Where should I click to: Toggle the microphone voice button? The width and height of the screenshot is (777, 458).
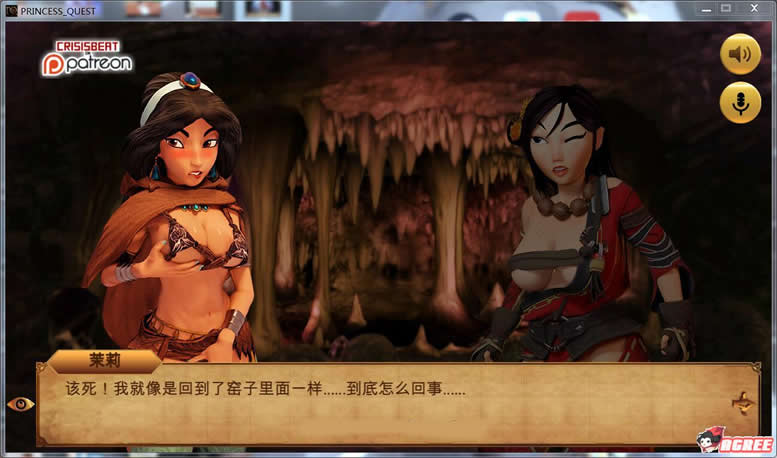[x=740, y=103]
